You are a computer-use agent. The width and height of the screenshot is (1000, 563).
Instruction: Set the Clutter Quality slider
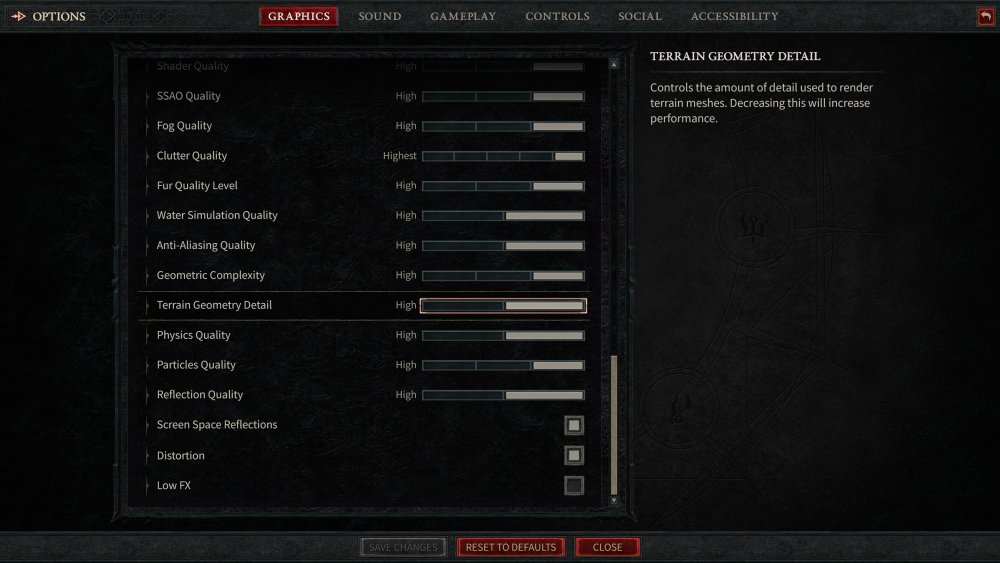pos(503,156)
